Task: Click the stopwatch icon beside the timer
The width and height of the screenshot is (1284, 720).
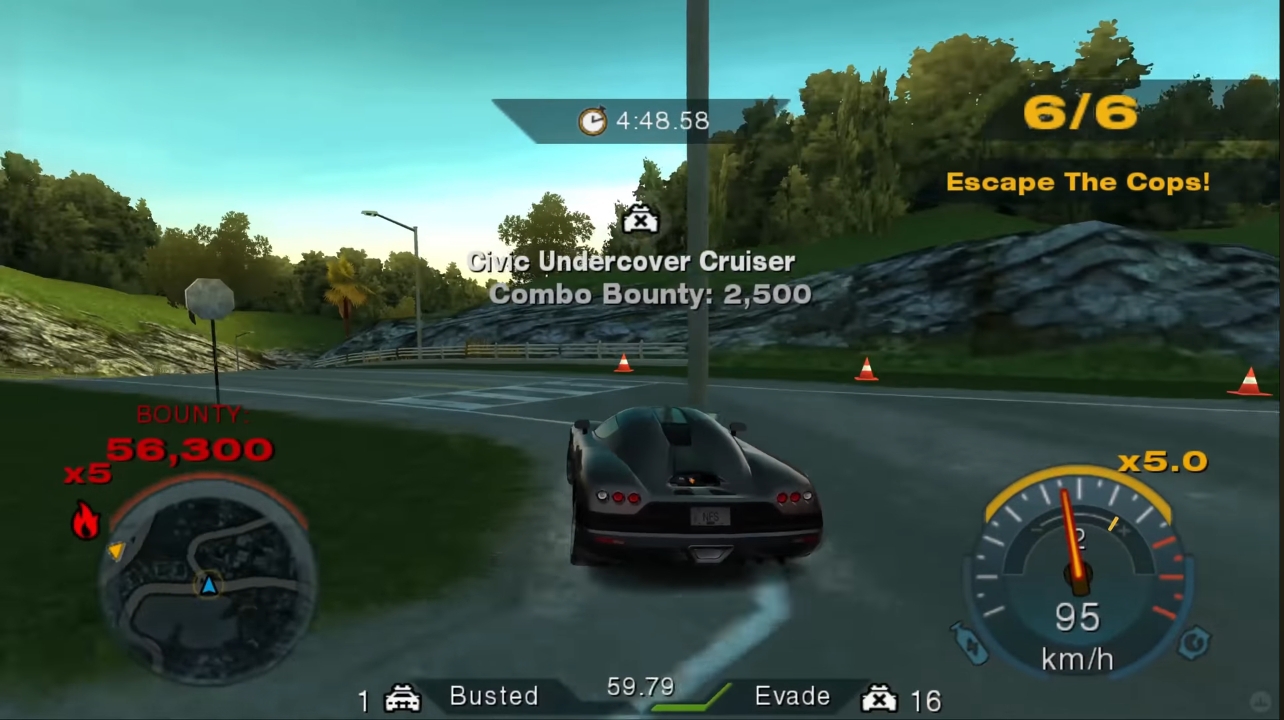Action: point(592,120)
